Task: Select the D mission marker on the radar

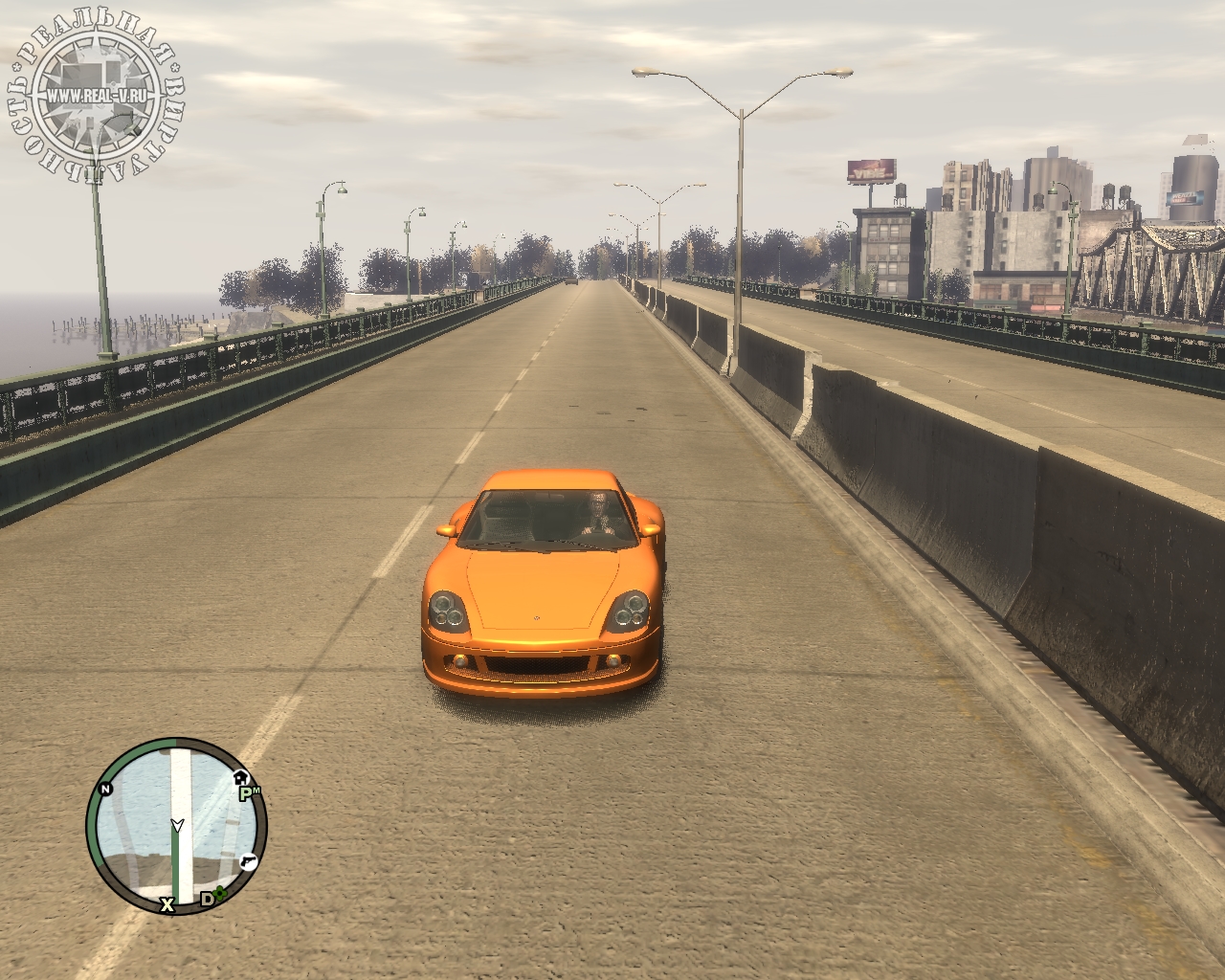Action: 206,899
